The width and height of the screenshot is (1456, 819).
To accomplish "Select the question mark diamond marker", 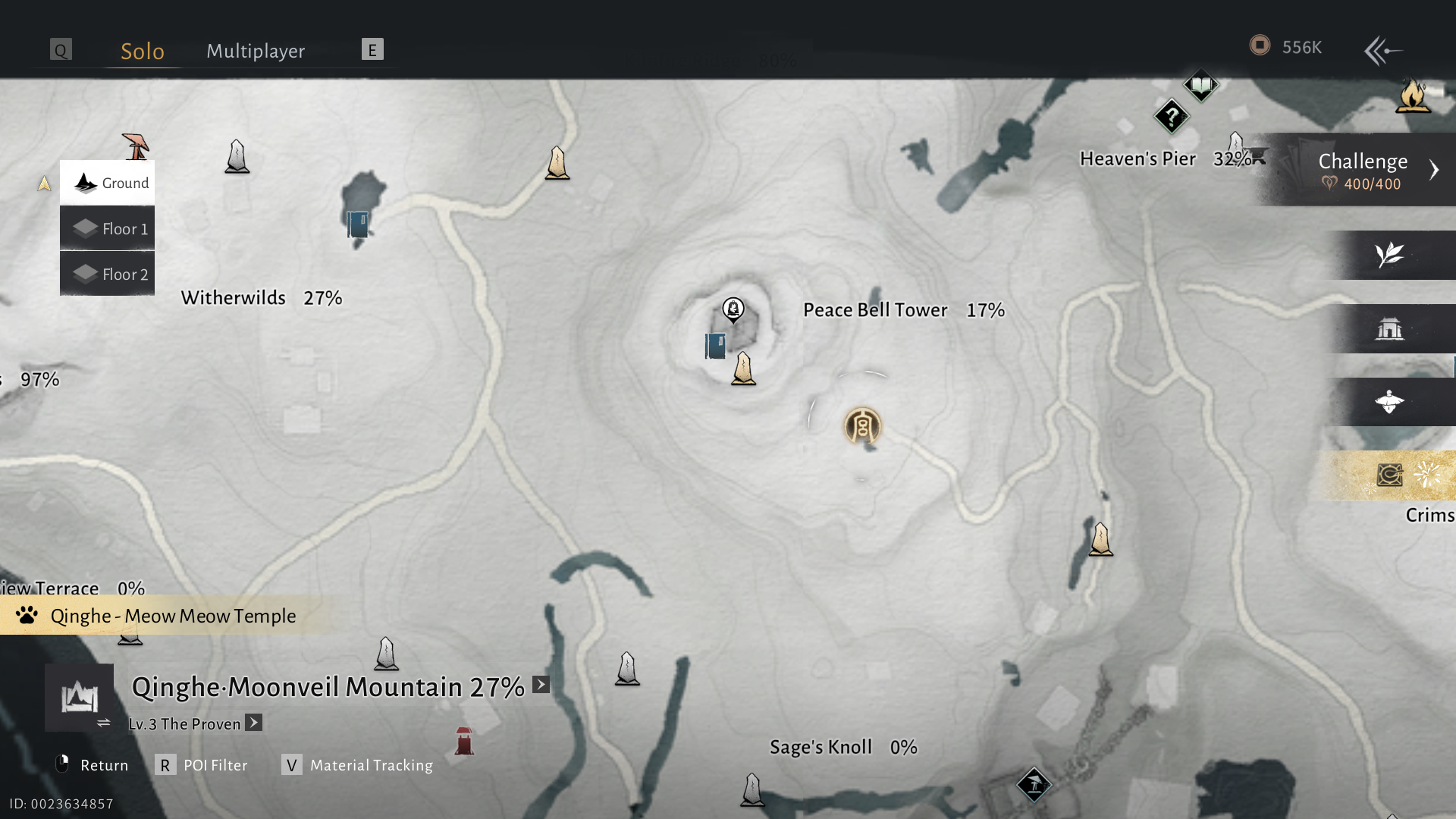I will pyautogui.click(x=1172, y=117).
